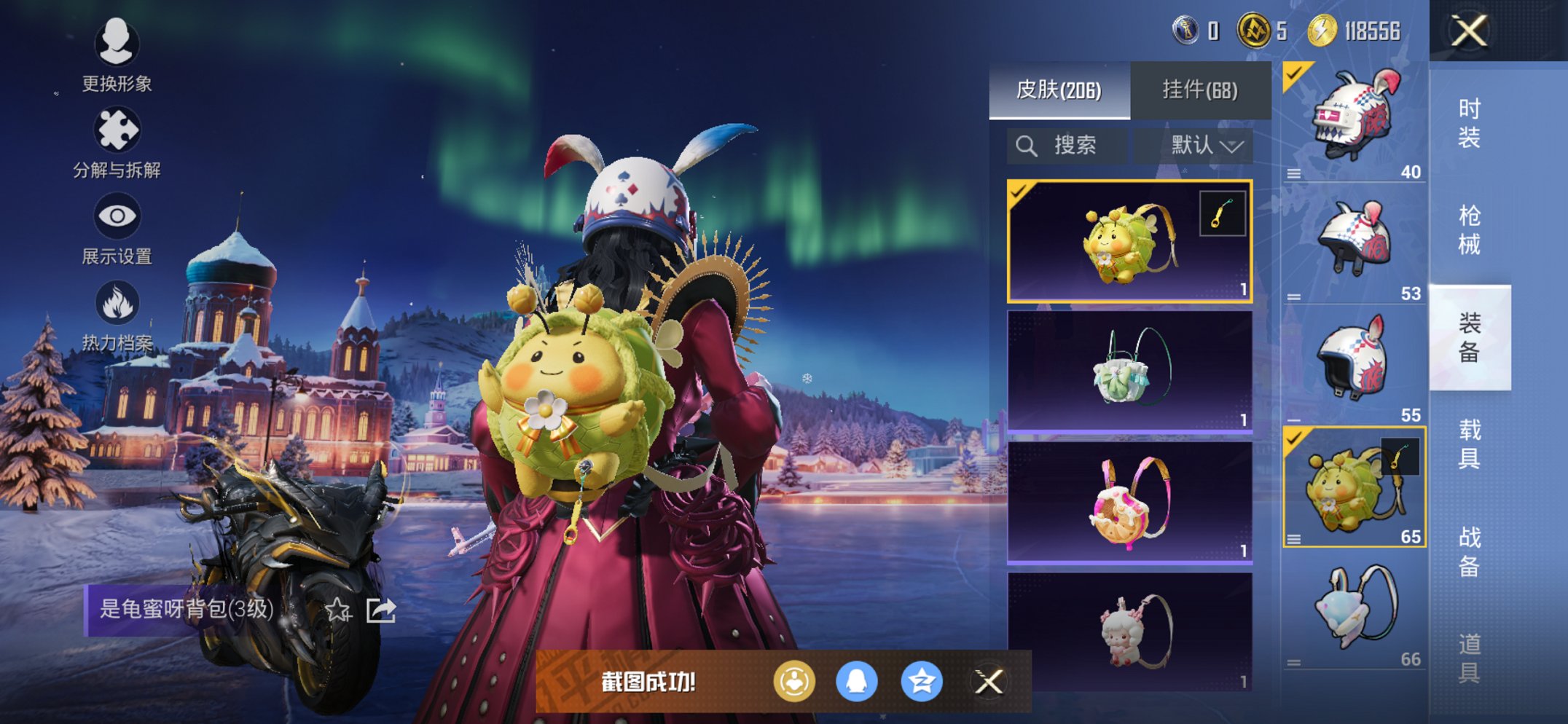Close the wardrobe screen with the X
This screenshot has width=1568, height=724.
(x=1468, y=31)
